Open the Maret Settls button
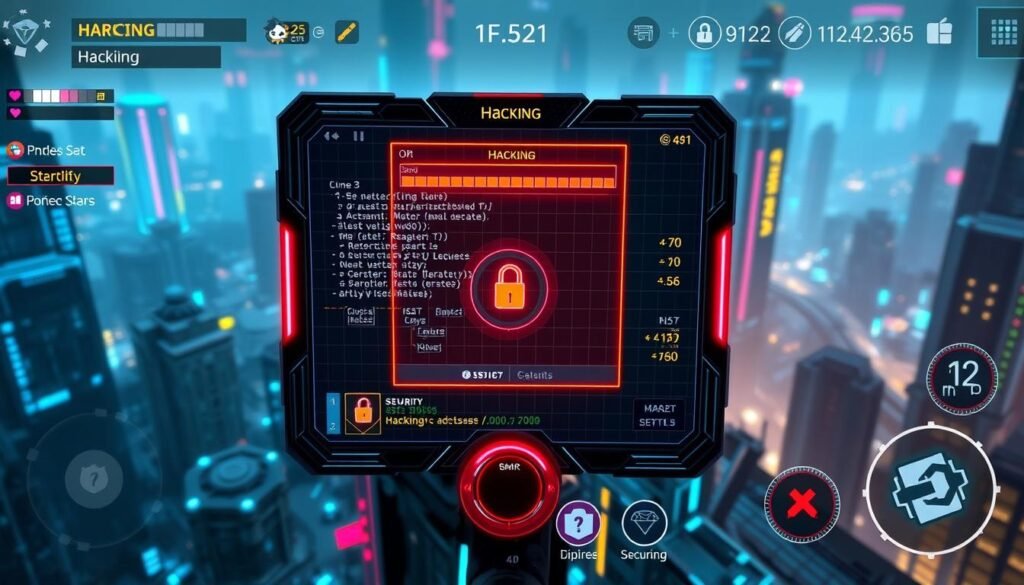Screen dimensions: 1024x585 click(x=659, y=414)
